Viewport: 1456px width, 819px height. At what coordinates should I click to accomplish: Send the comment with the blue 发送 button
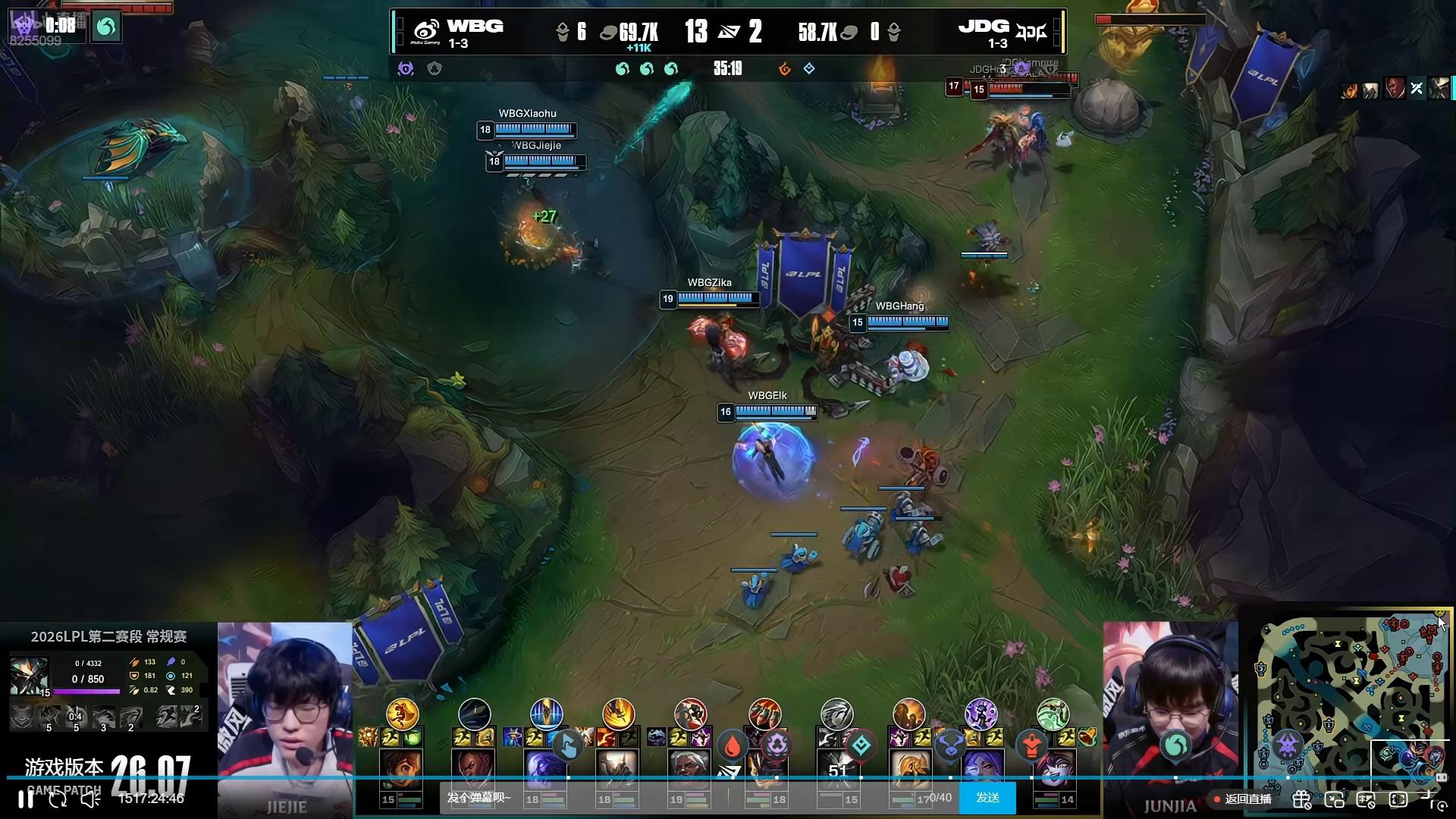[x=987, y=798]
